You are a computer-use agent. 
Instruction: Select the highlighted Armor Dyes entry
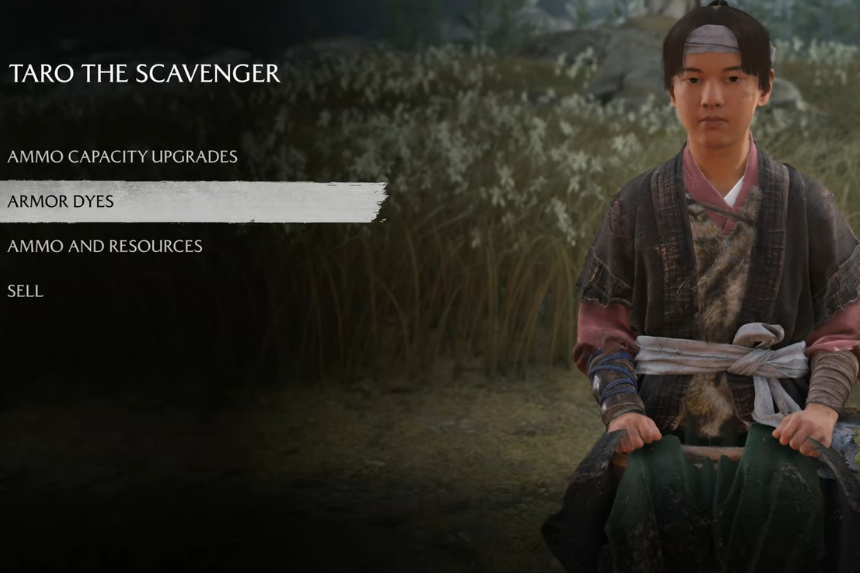tap(61, 202)
